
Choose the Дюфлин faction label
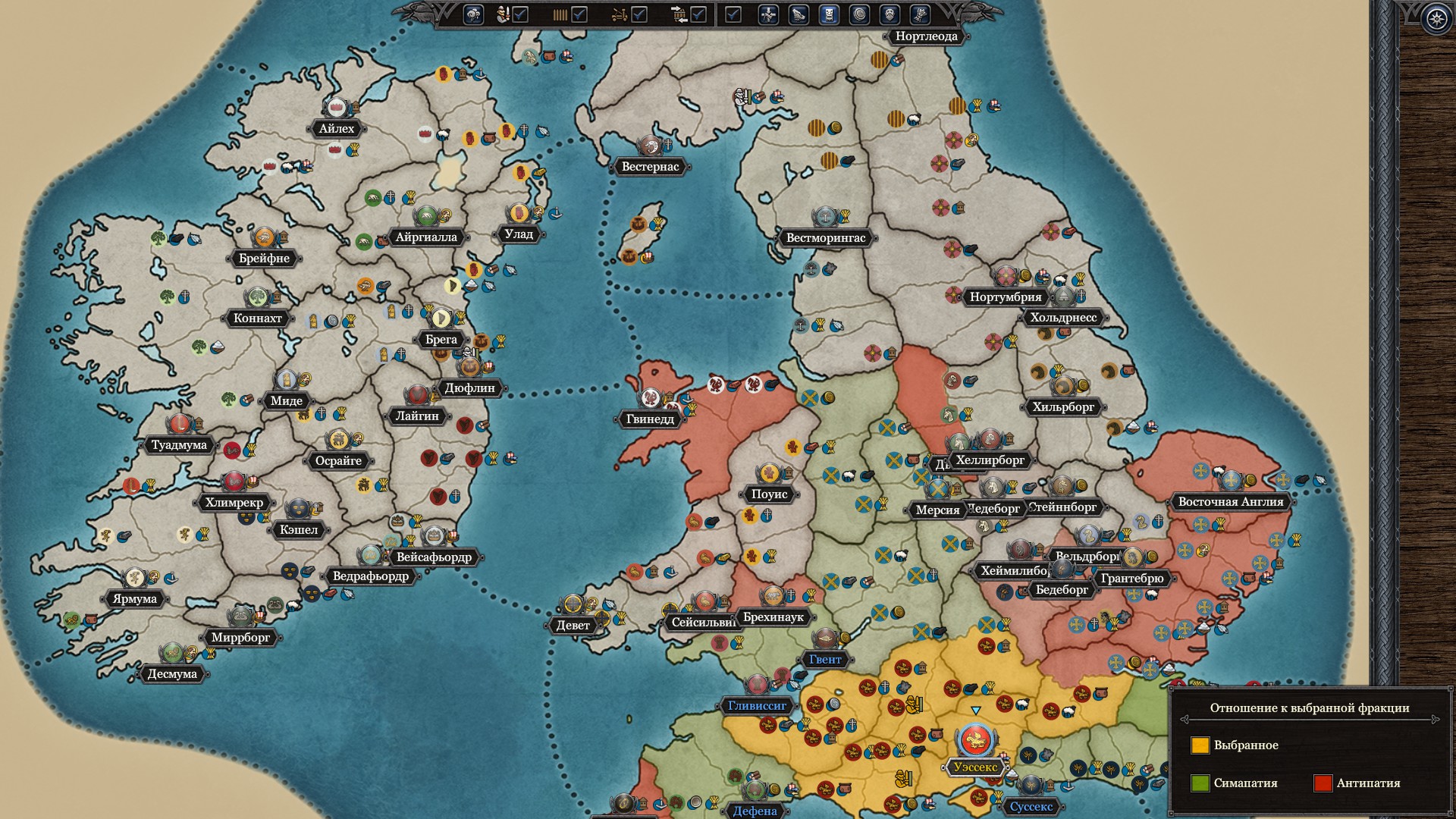pyautogui.click(x=469, y=388)
